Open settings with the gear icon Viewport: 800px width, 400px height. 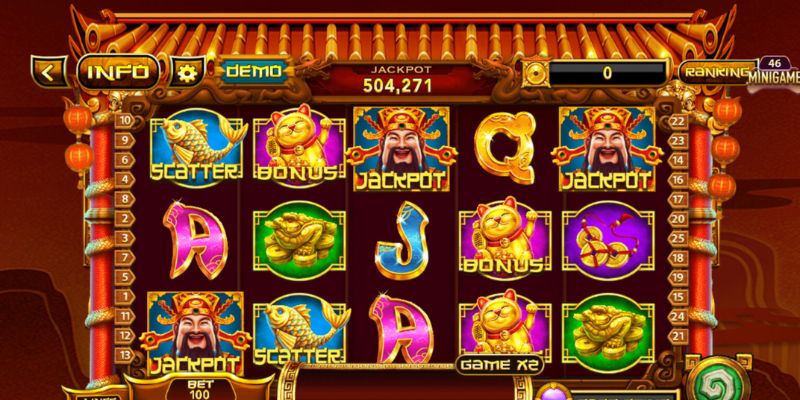coord(186,72)
